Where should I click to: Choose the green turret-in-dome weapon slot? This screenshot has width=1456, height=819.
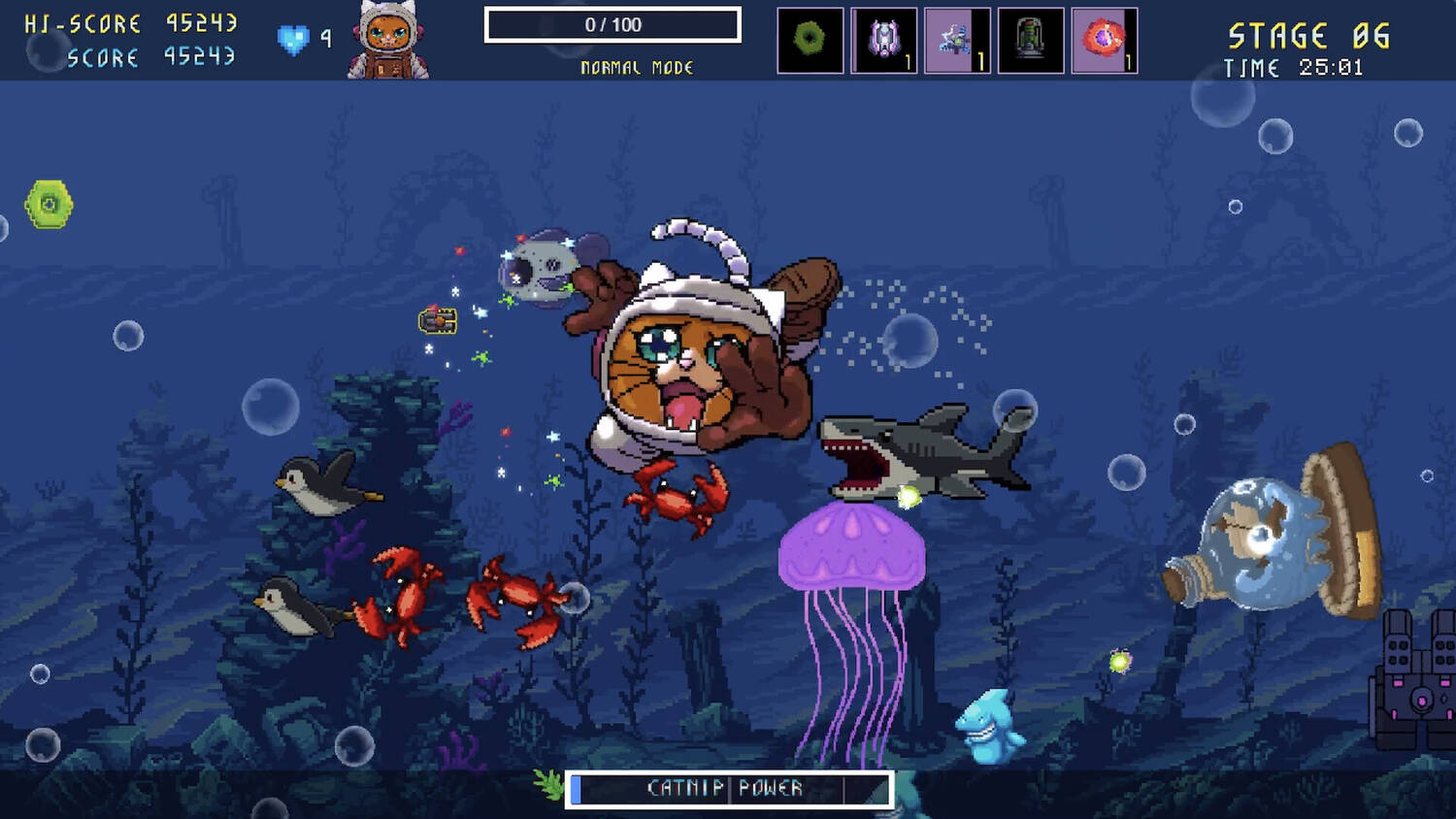(1030, 40)
